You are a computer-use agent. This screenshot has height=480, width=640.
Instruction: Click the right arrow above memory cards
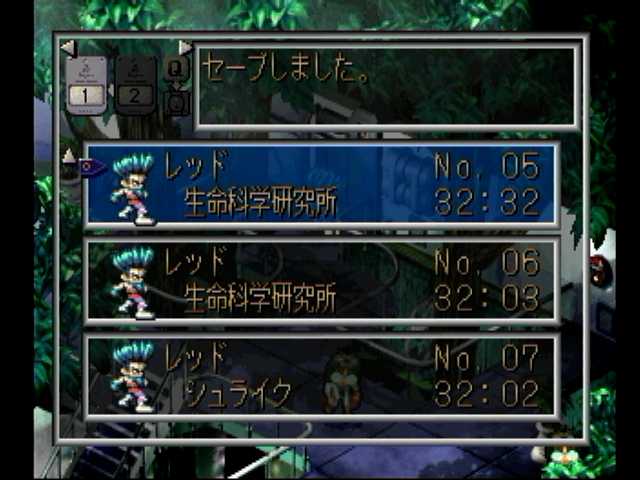click(185, 47)
